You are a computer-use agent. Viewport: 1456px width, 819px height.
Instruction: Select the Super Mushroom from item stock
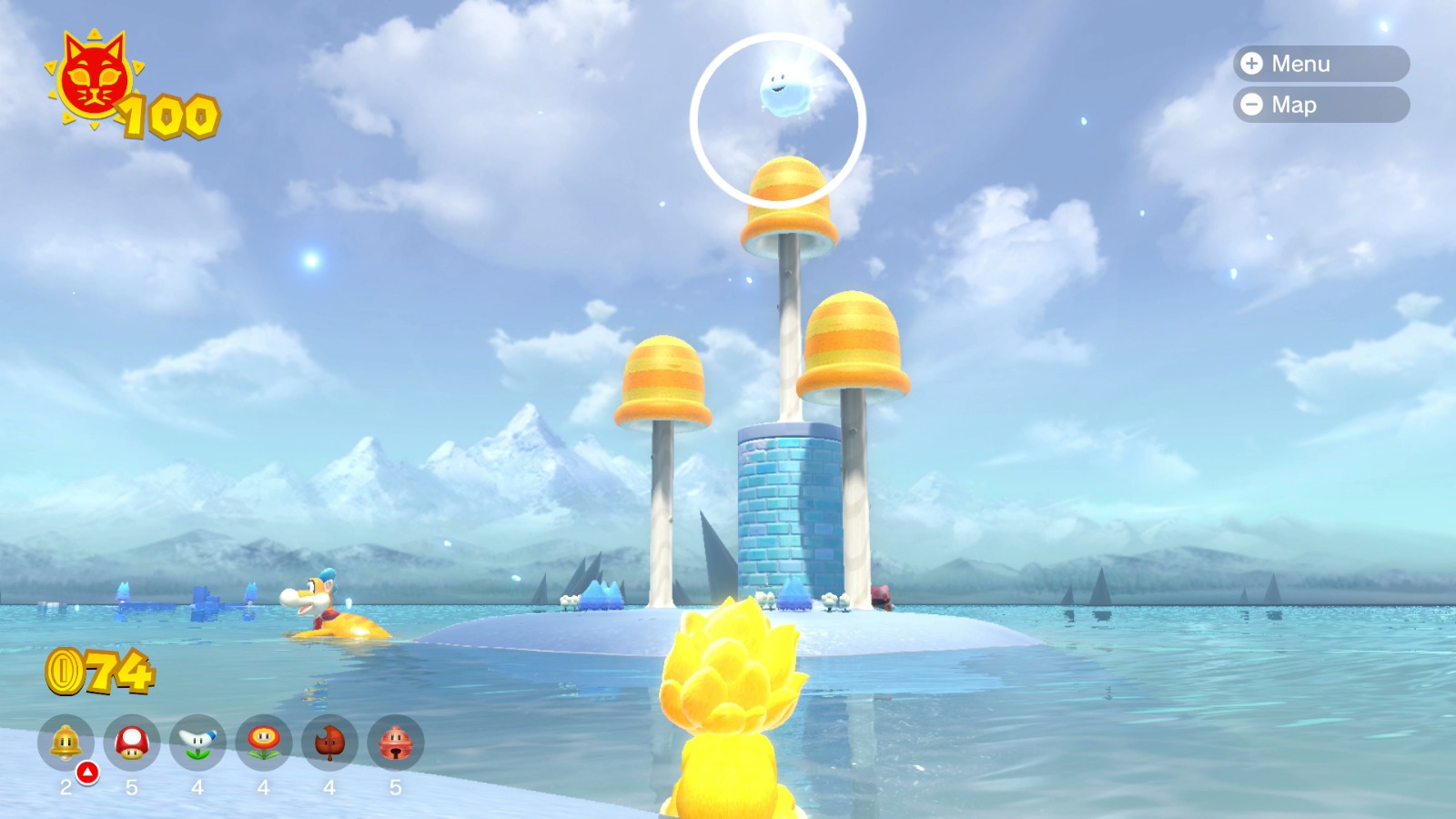tap(132, 743)
